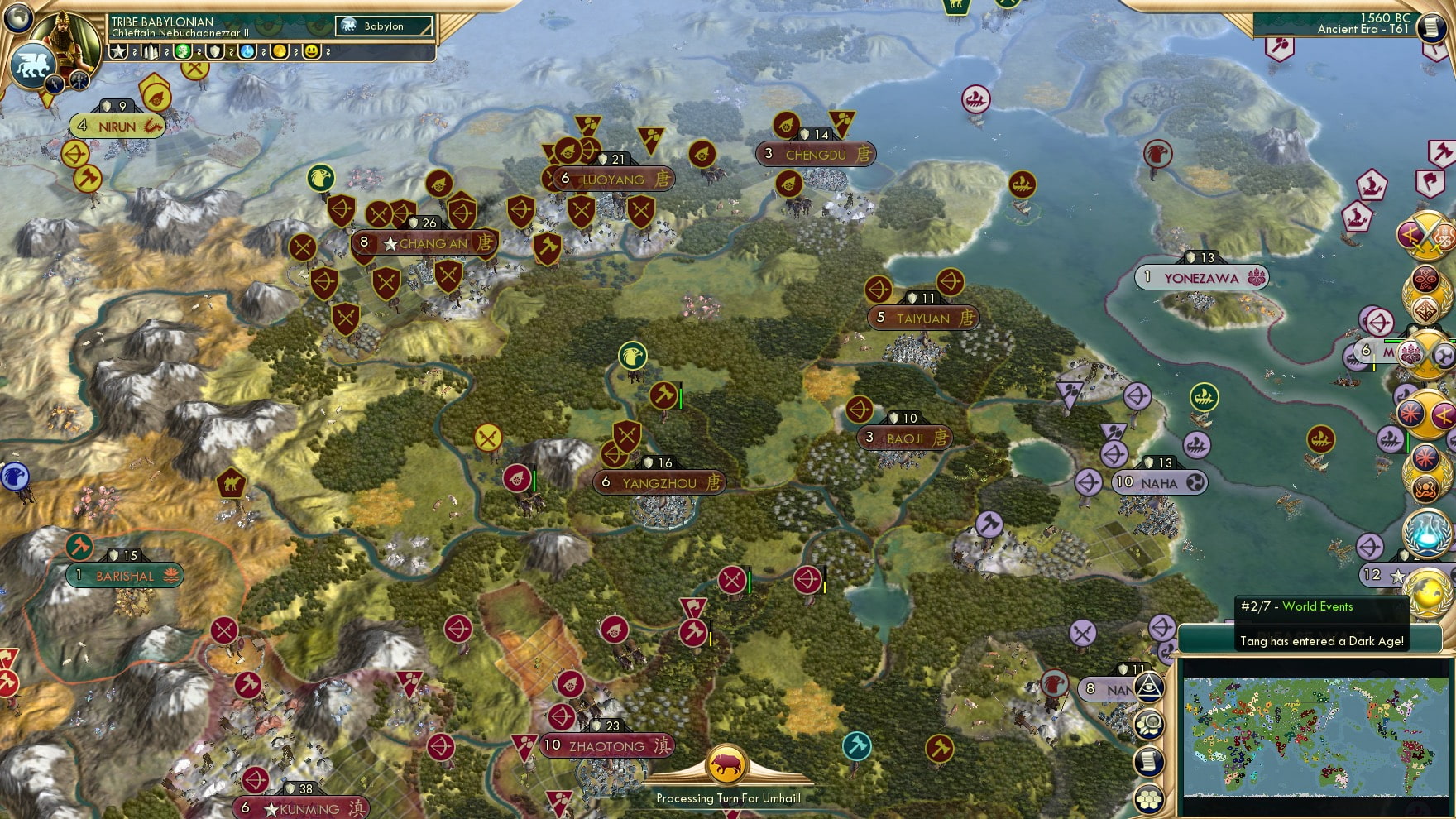Click the golden world globe notification badge

point(1427,592)
